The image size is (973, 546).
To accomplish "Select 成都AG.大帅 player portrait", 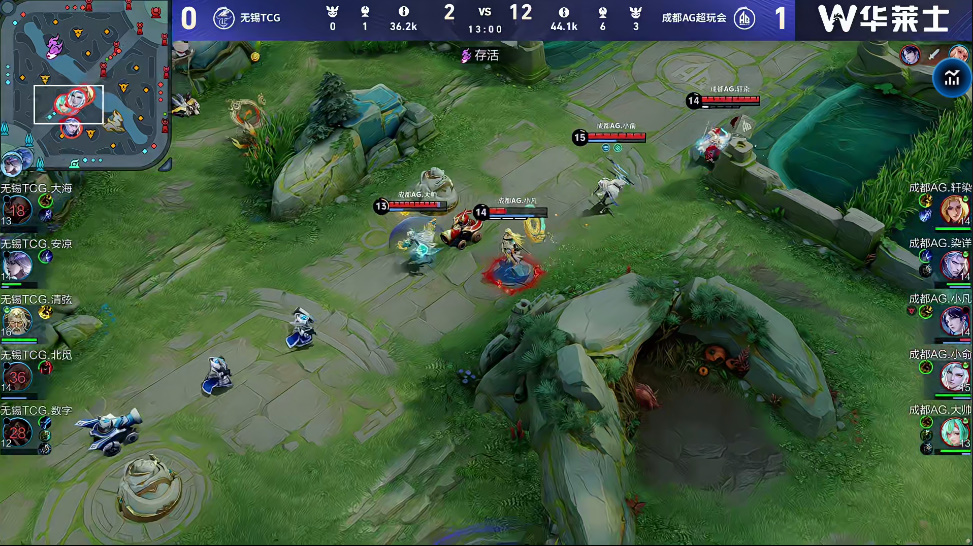I will (955, 431).
